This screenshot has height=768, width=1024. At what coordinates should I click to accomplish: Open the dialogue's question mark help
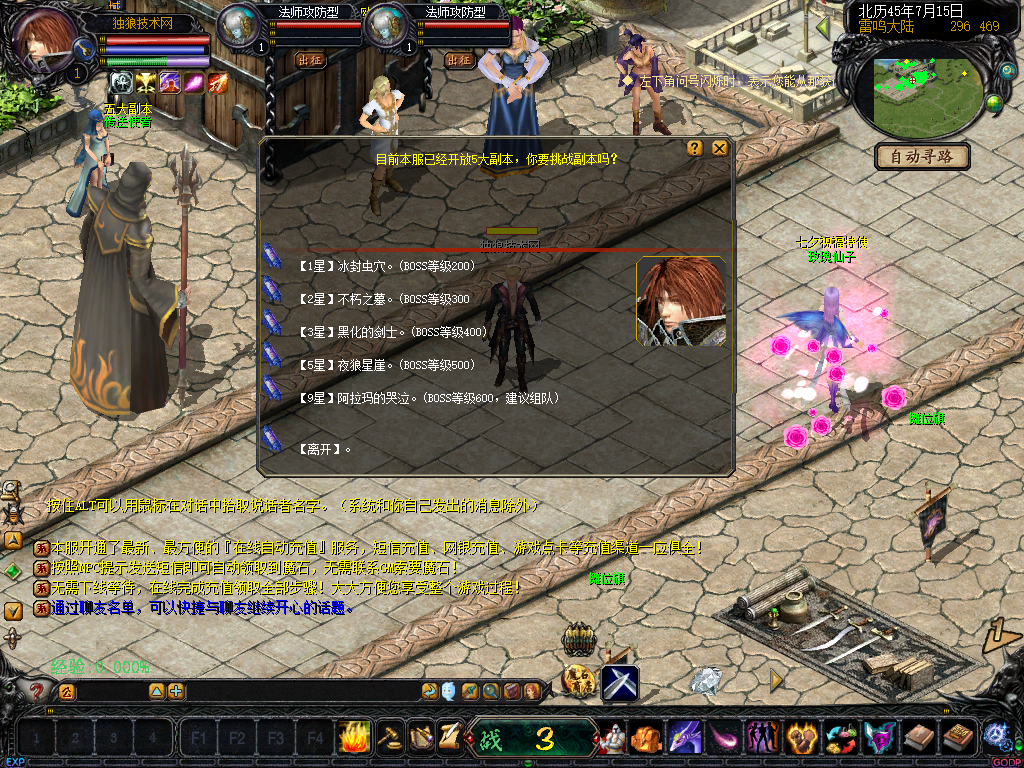[695, 148]
